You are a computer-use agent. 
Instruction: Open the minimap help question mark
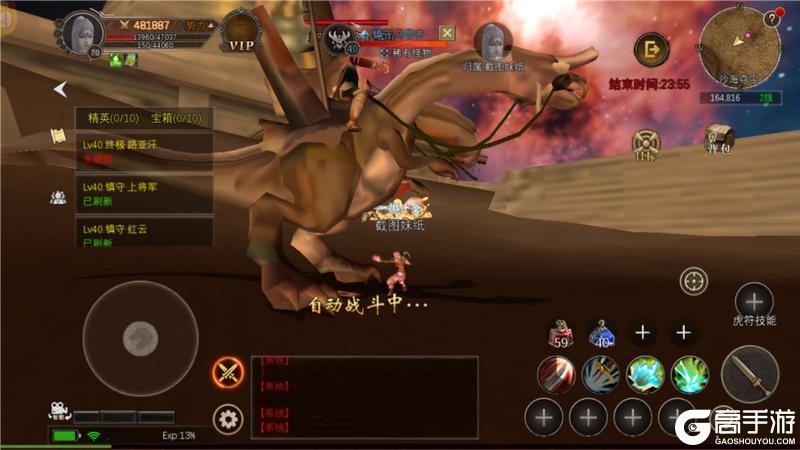pyautogui.click(x=772, y=18)
